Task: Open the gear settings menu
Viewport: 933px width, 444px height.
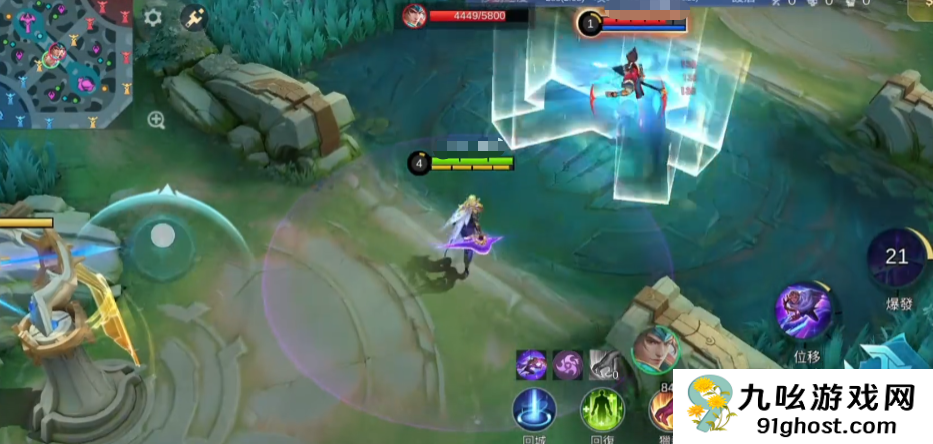Action: [x=153, y=18]
